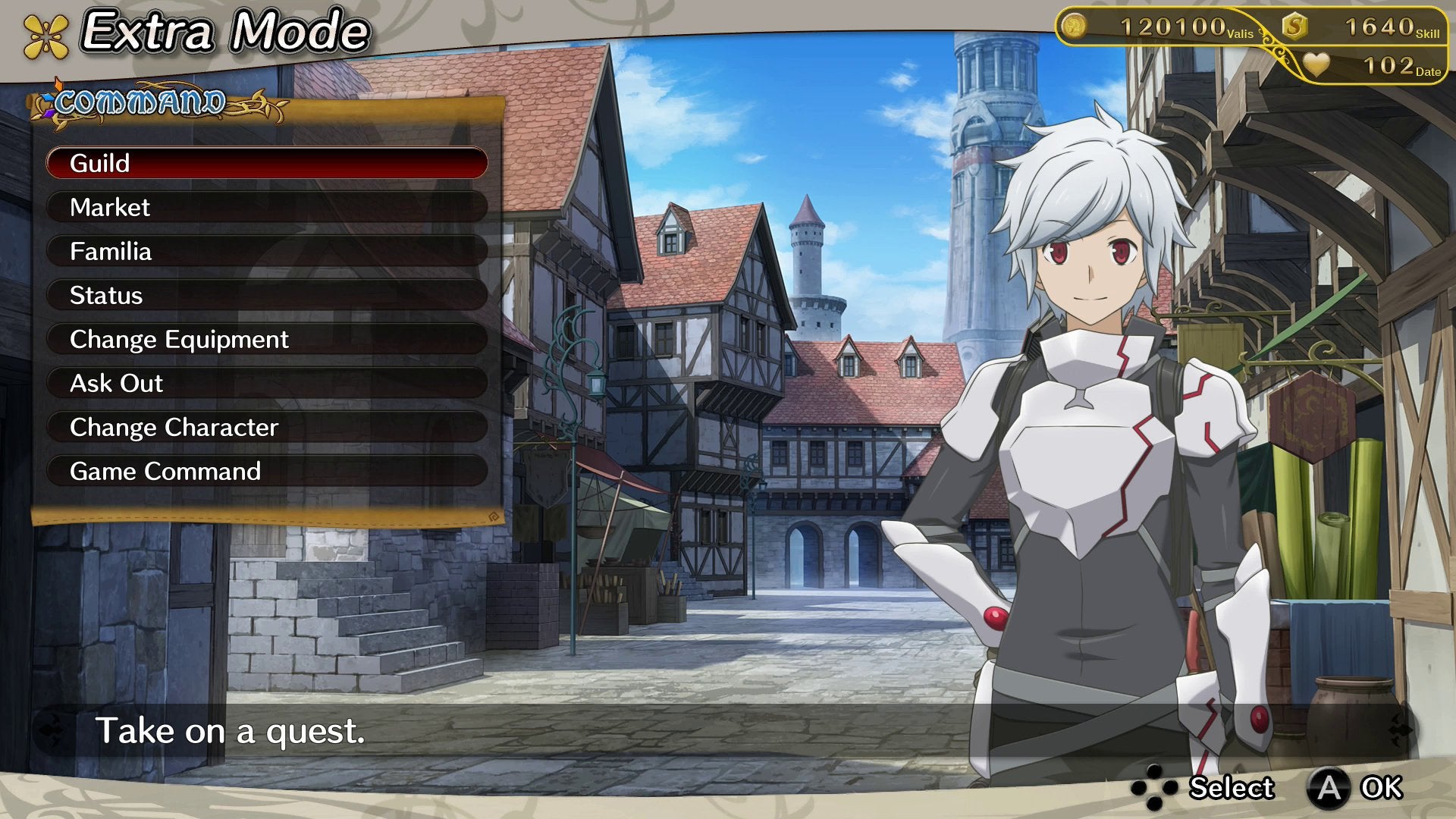
Task: Choose the Ask Out command
Action: click(266, 383)
